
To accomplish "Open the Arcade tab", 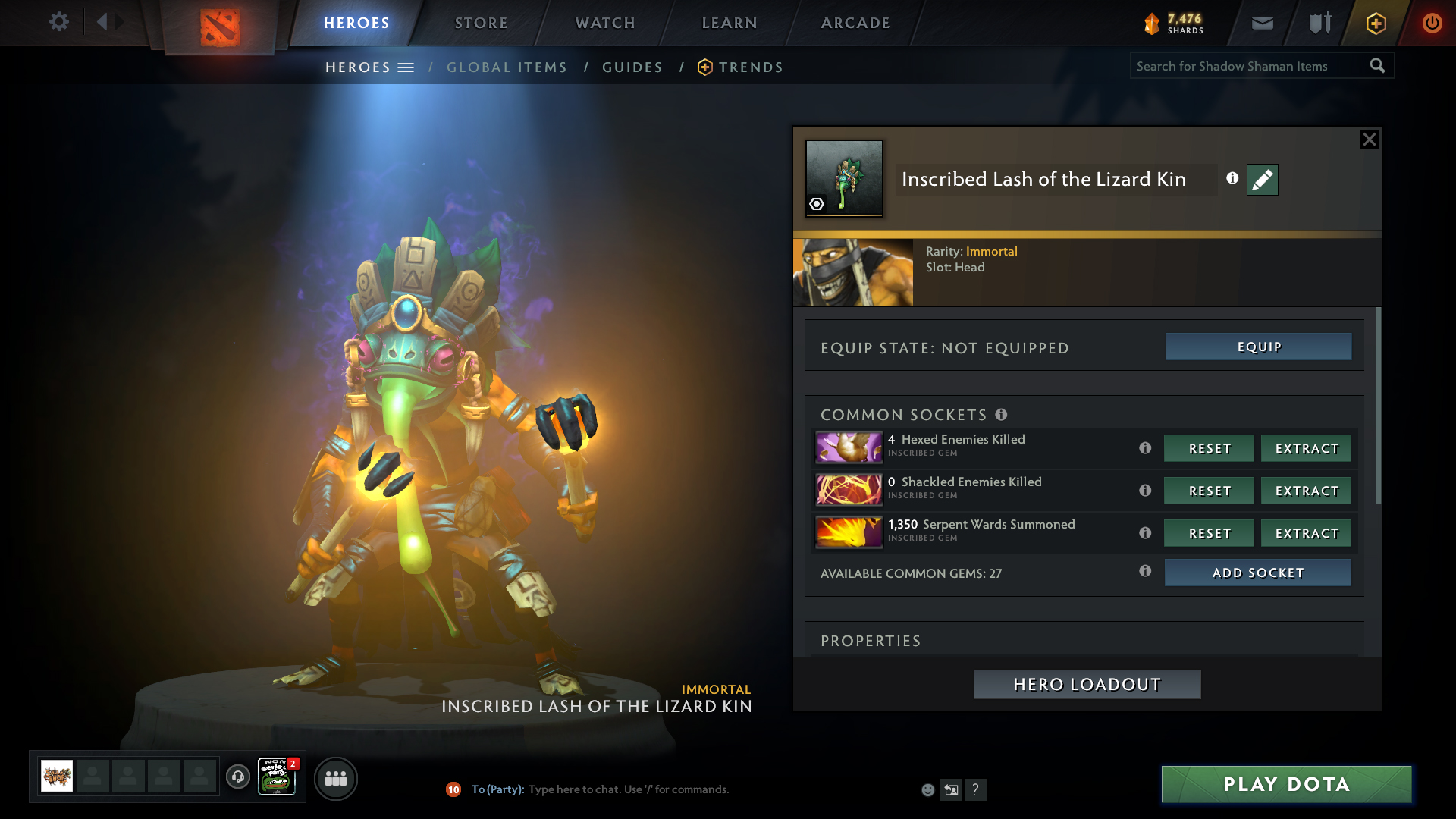I will [855, 23].
